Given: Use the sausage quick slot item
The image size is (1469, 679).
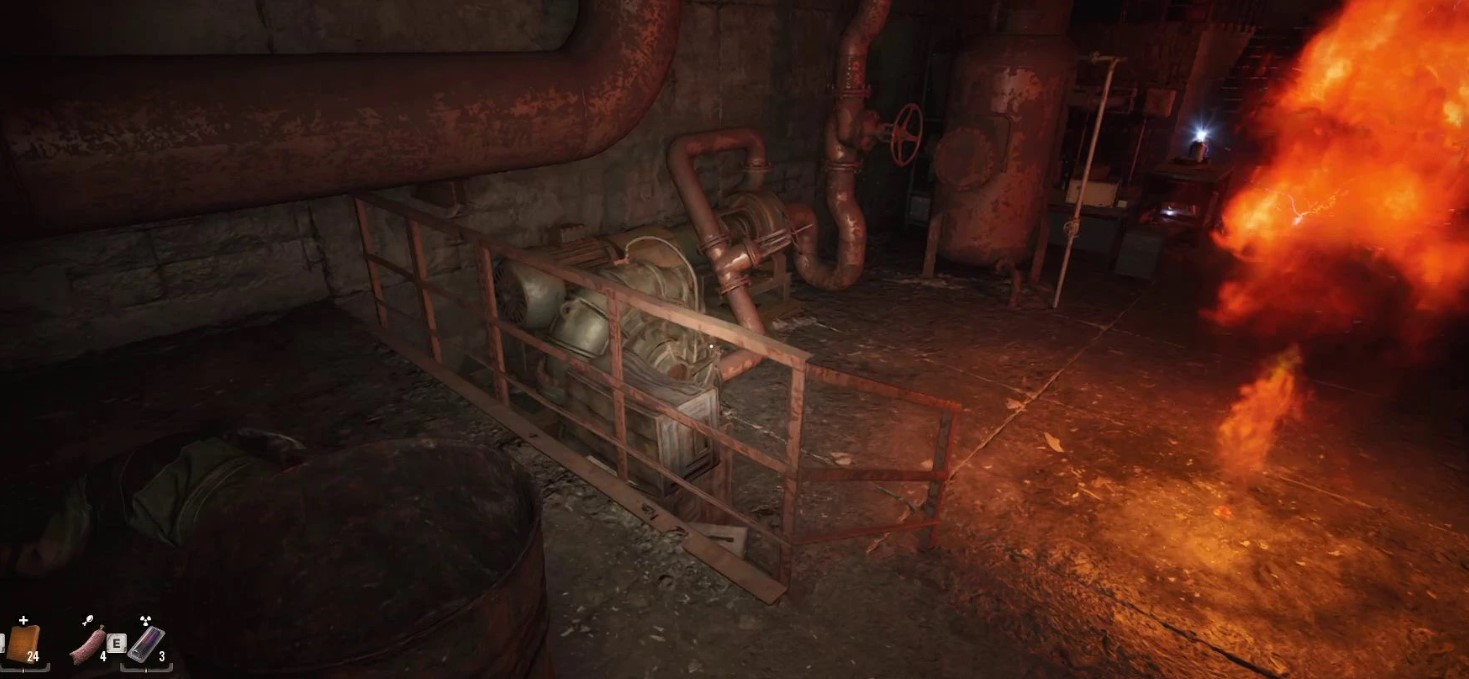Looking at the screenshot, I should pyautogui.click(x=87, y=644).
